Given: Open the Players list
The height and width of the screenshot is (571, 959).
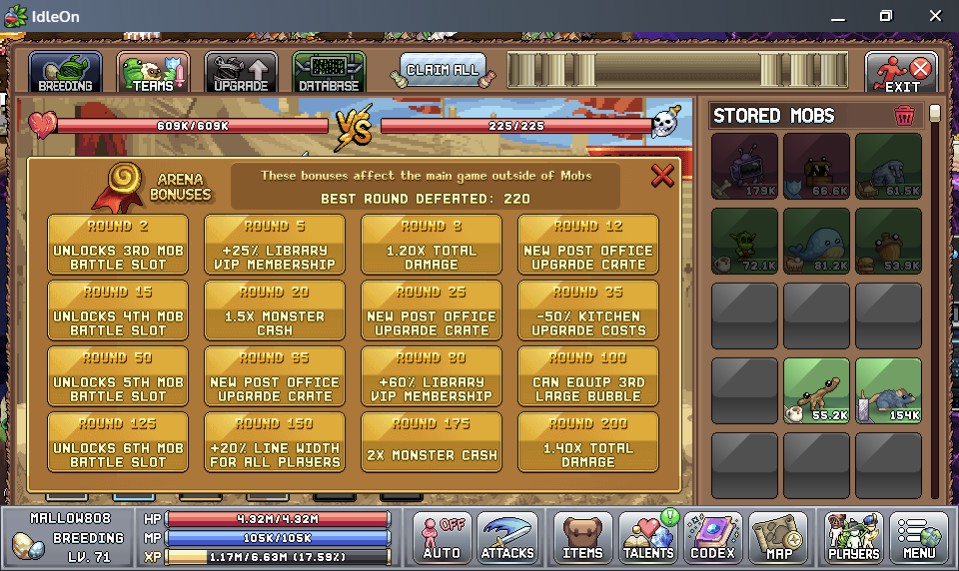Looking at the screenshot, I should click(x=853, y=537).
